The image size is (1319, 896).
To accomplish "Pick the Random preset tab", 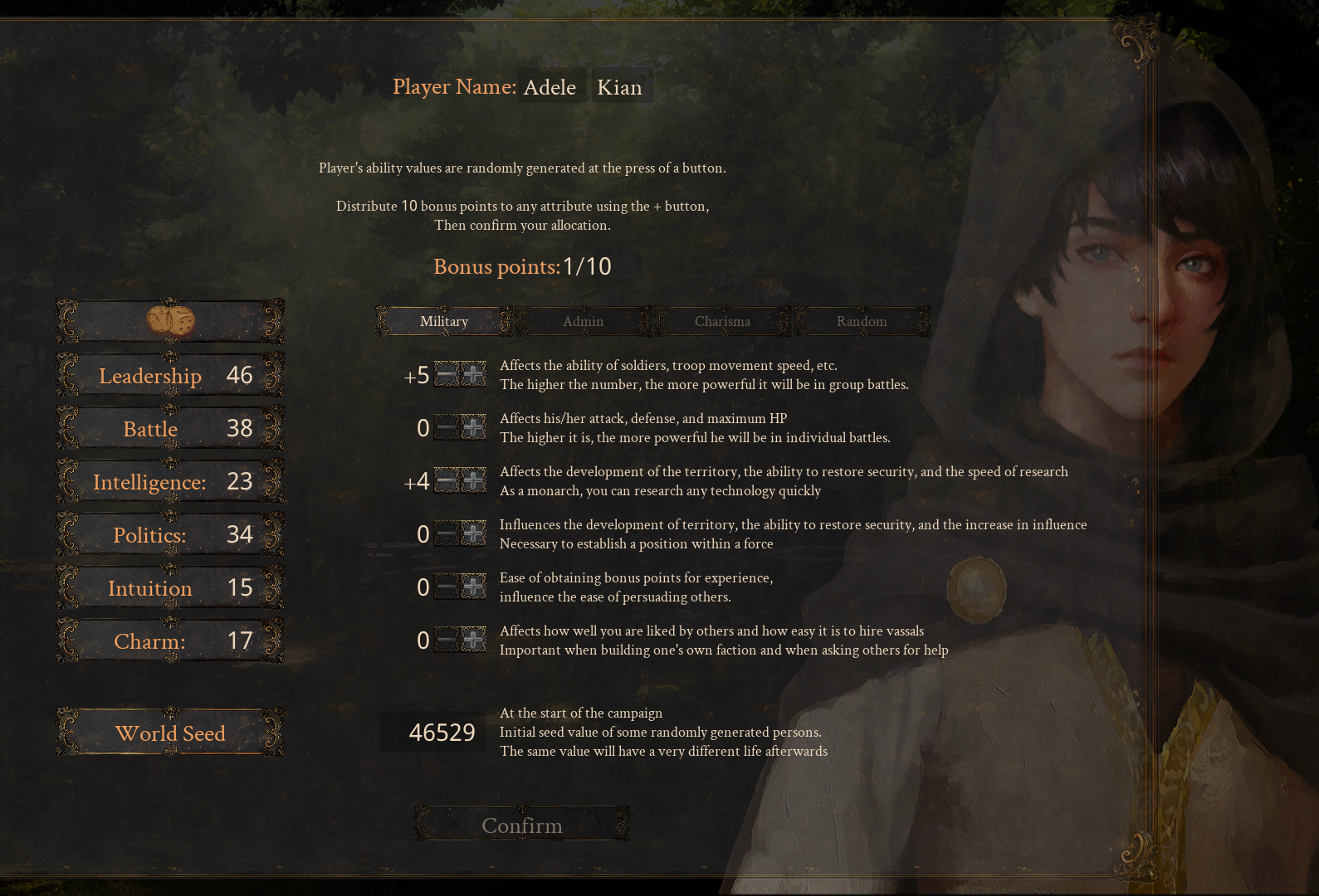I will click(x=862, y=322).
